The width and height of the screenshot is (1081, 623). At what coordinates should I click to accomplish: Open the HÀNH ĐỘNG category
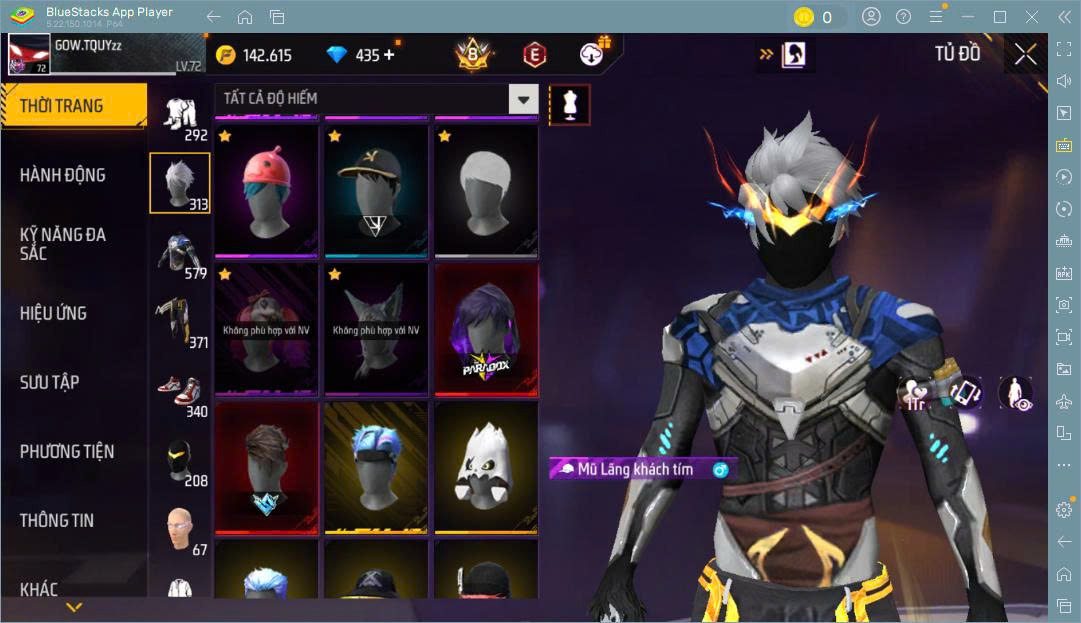point(63,175)
